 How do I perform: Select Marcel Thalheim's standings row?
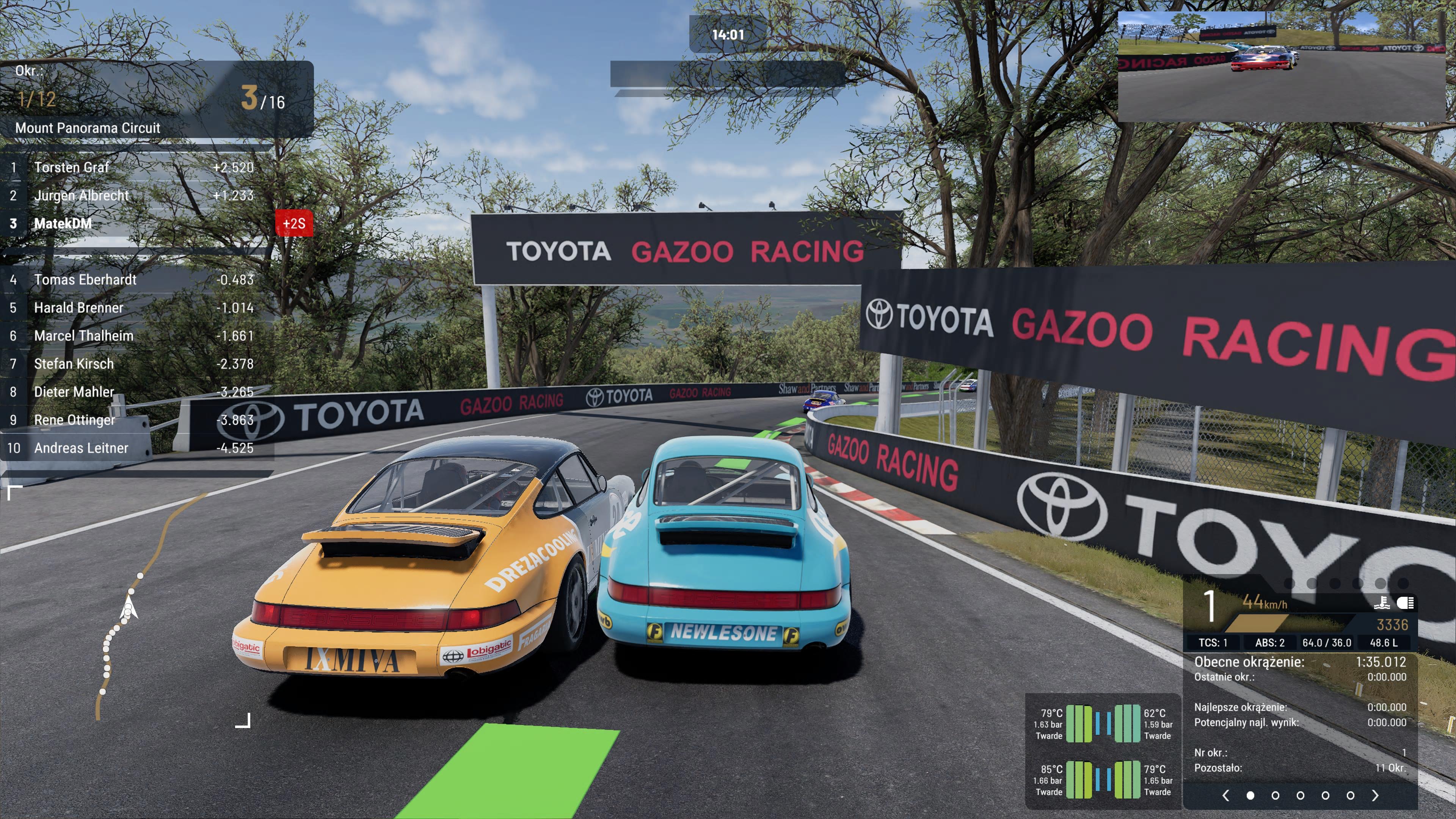84,336
